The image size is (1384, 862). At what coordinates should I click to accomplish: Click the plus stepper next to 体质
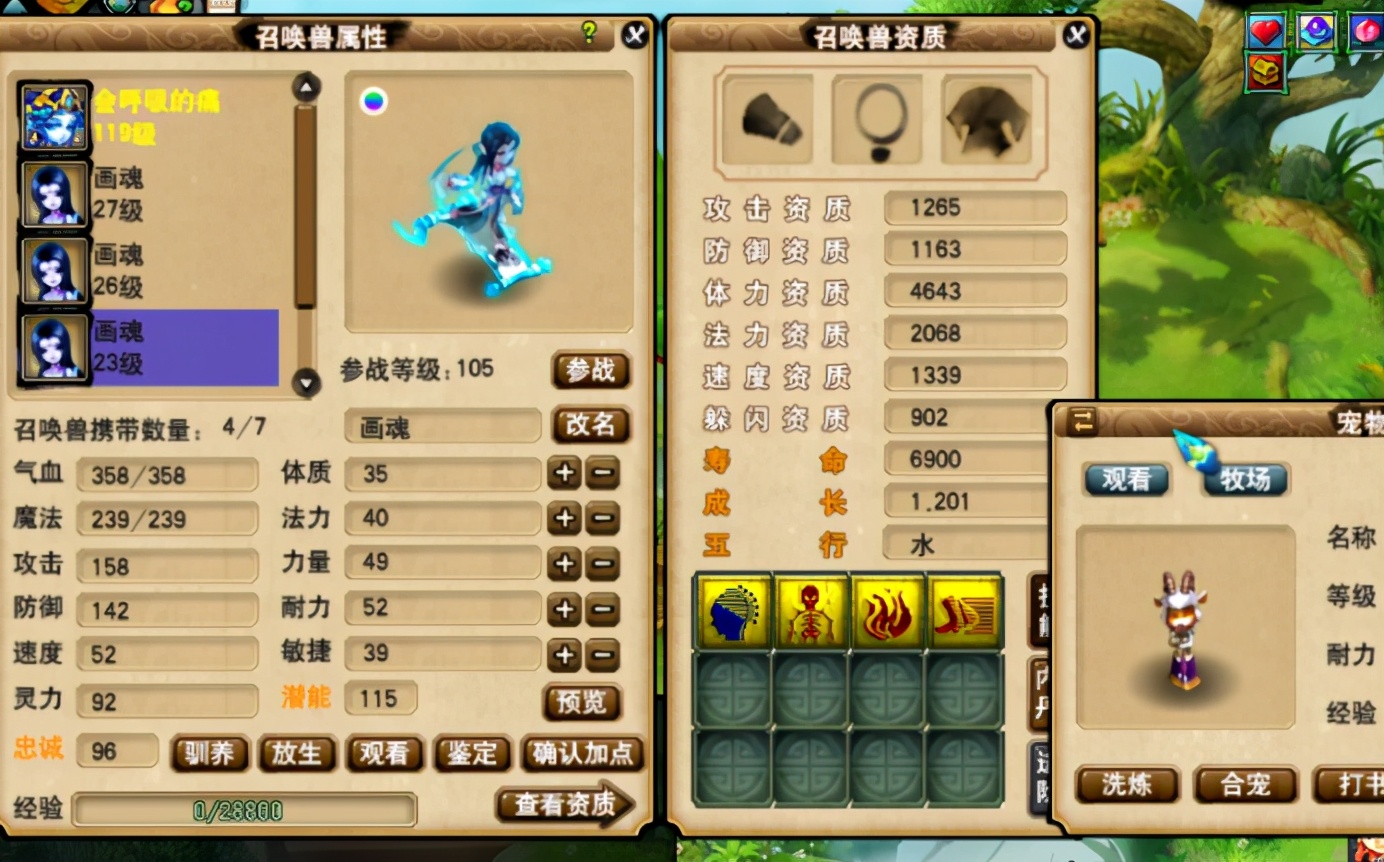[563, 474]
